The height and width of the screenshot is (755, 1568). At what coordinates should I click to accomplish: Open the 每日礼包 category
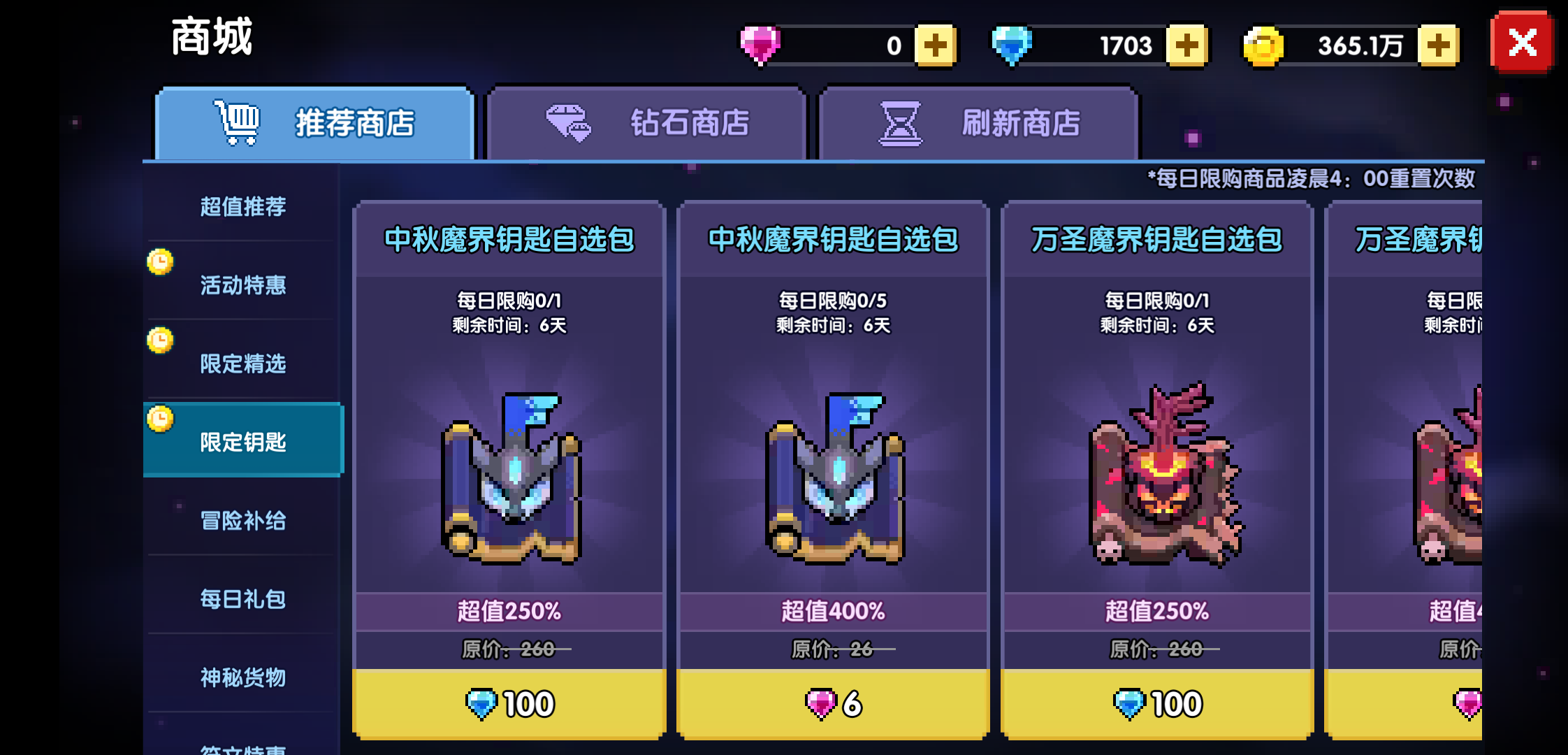pos(242,600)
